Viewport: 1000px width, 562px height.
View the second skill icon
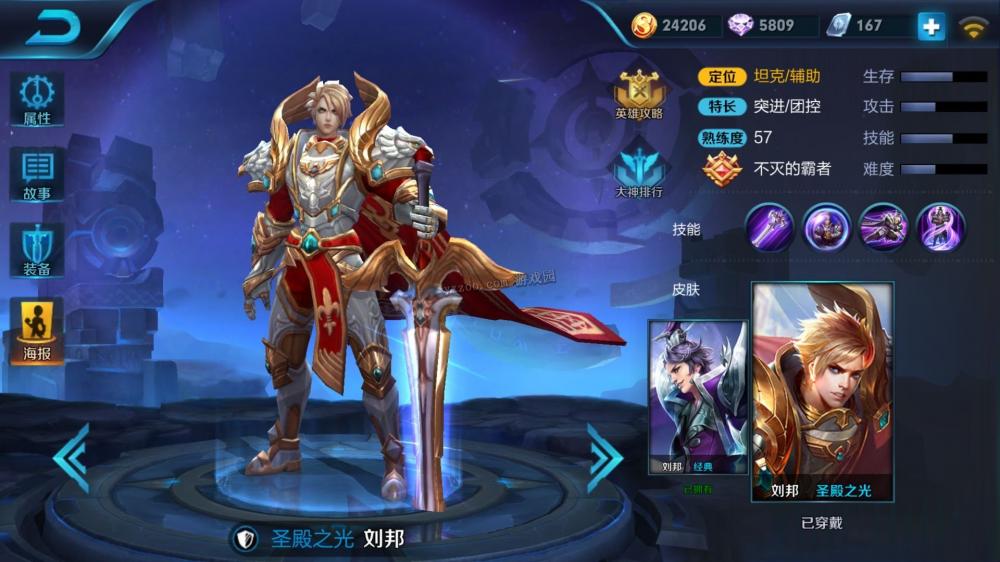[x=827, y=227]
